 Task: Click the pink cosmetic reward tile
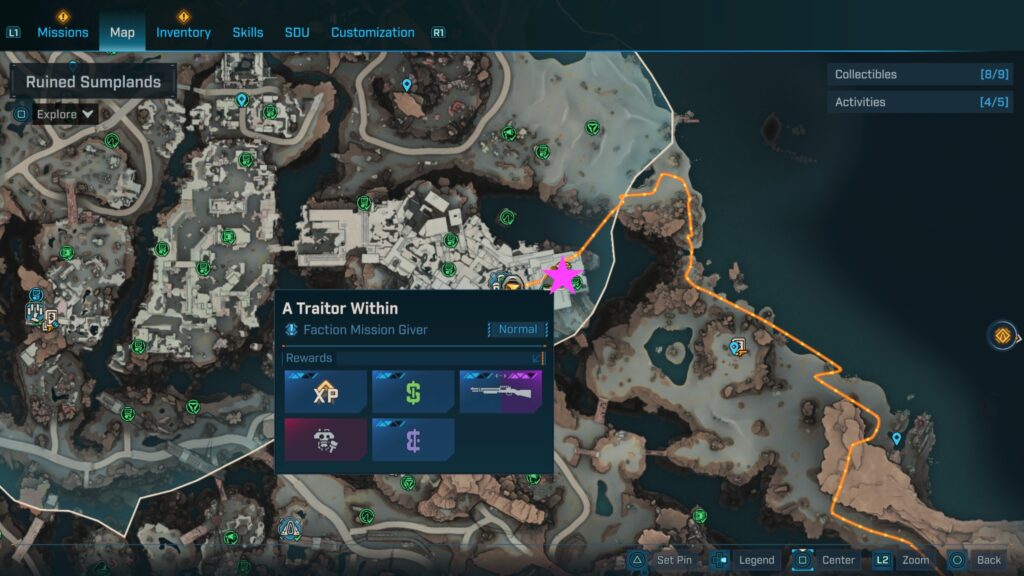(x=325, y=440)
